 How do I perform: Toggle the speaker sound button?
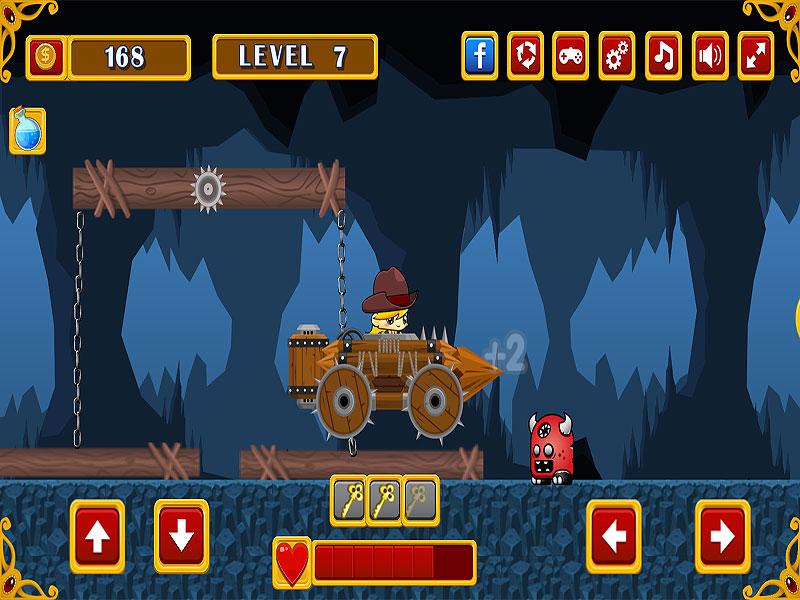click(x=709, y=56)
